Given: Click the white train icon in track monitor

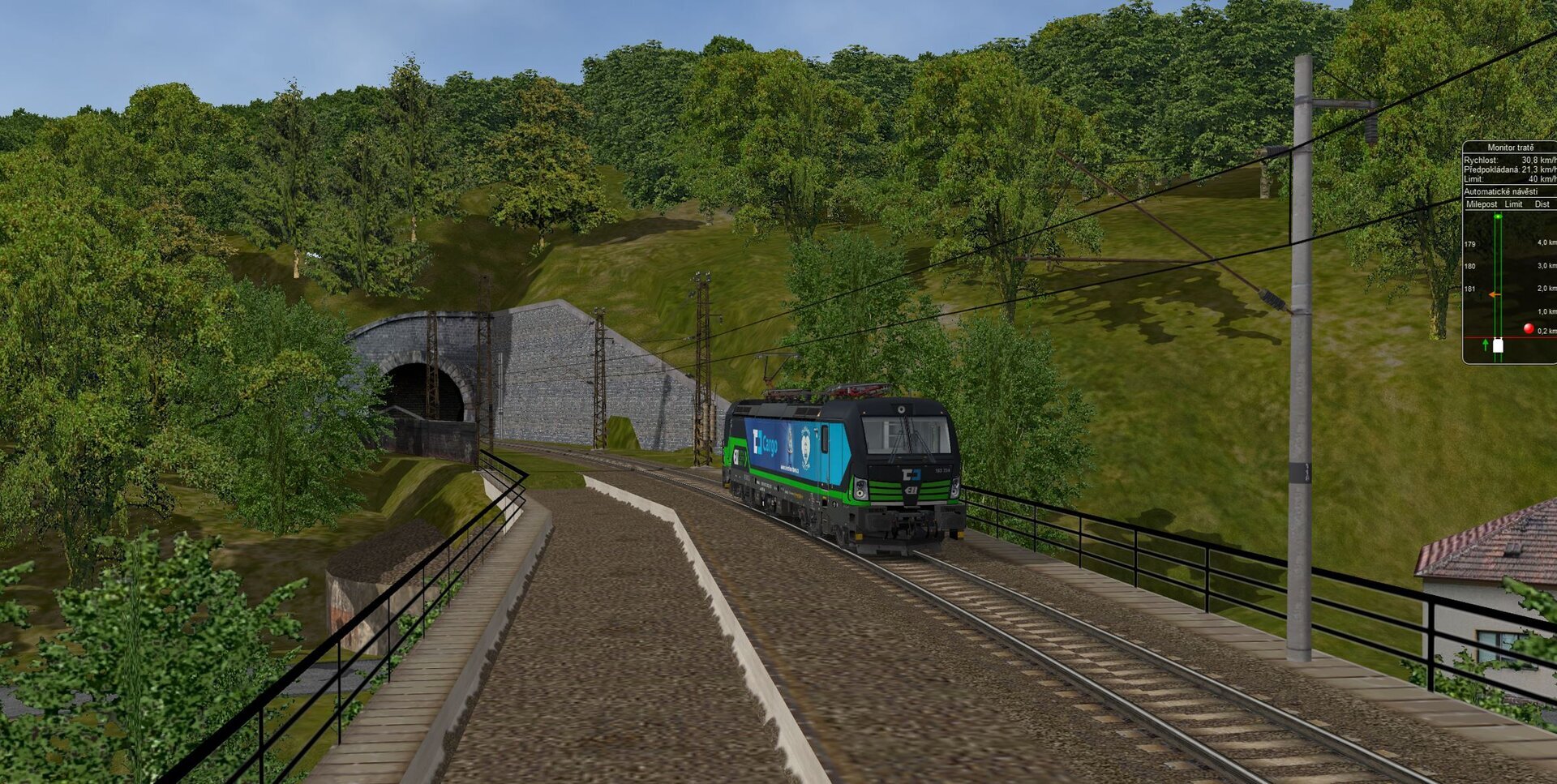Looking at the screenshot, I should pyautogui.click(x=1498, y=345).
